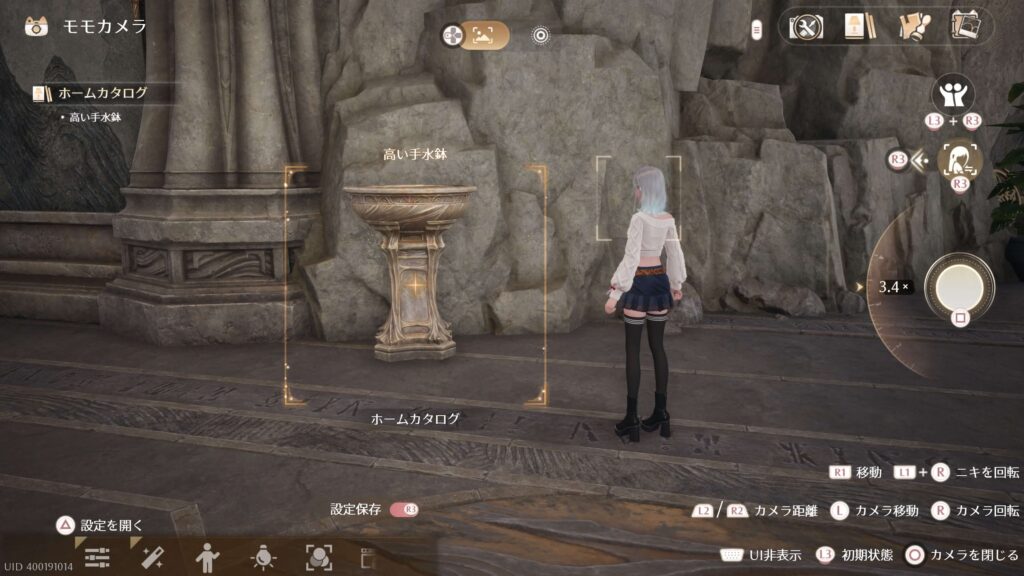Open the camera tools wrench icon
Viewport: 1024px width, 576px height.
click(x=805, y=26)
